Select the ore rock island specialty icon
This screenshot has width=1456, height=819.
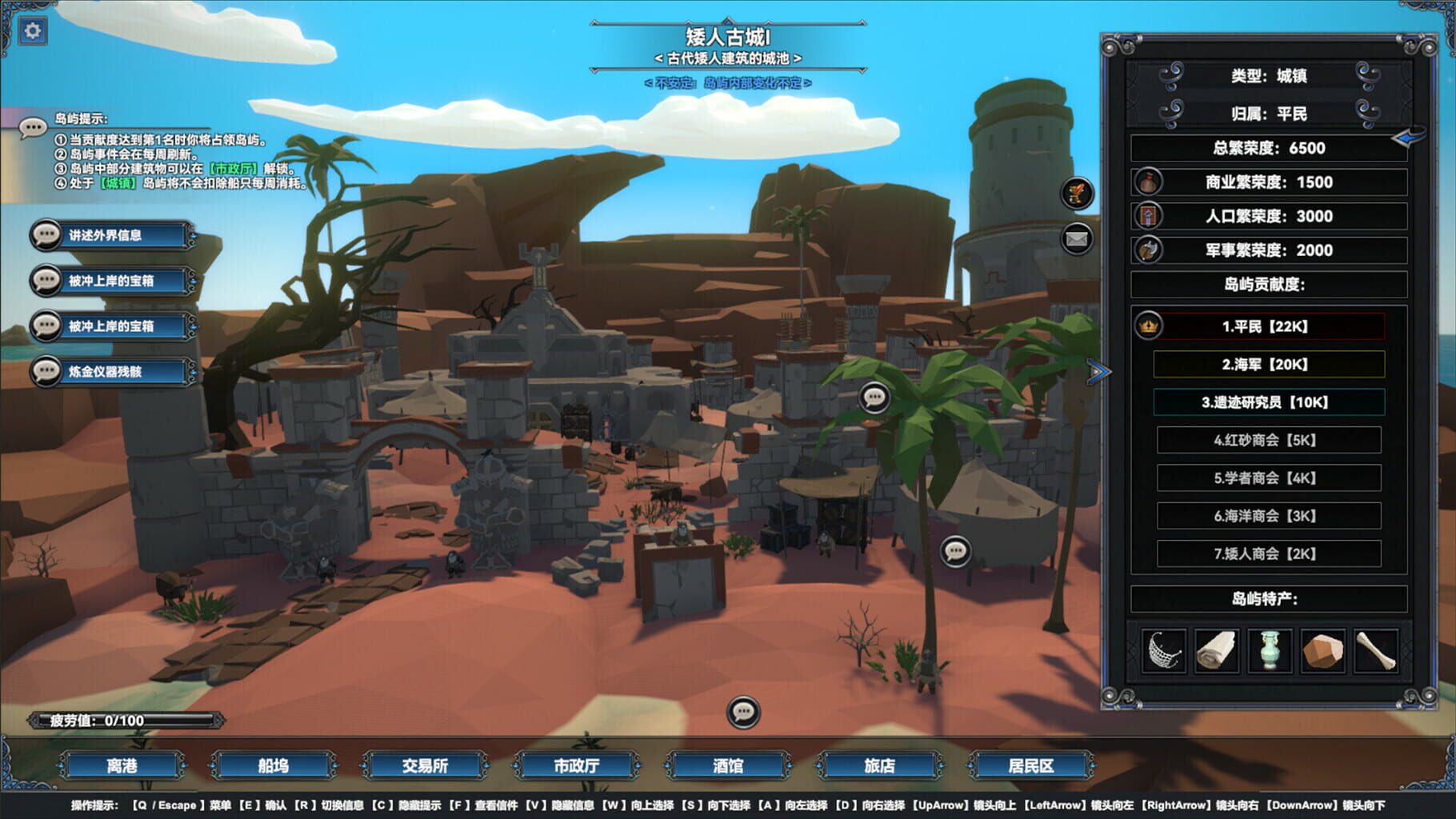click(x=1322, y=650)
